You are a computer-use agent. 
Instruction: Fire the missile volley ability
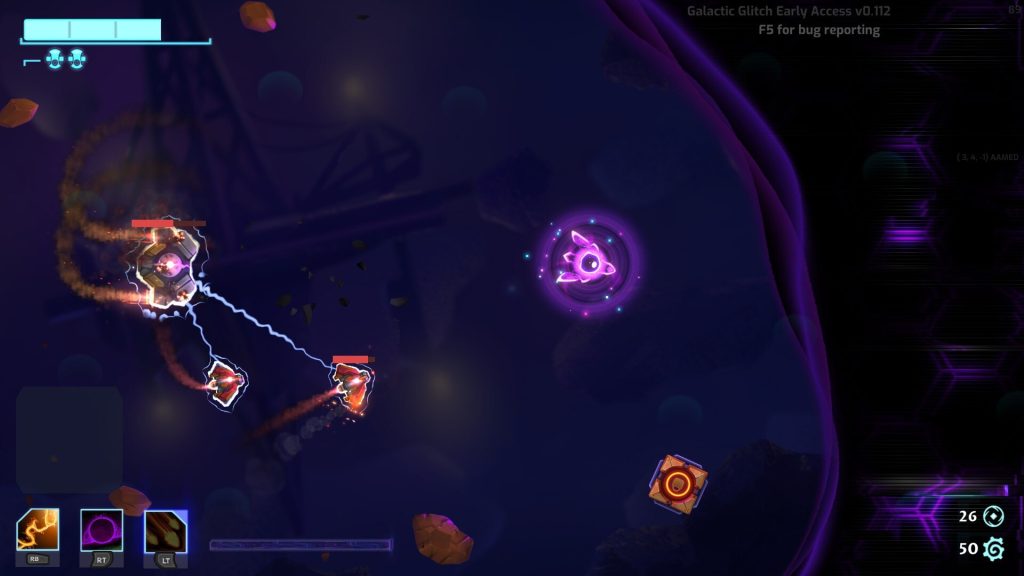point(165,530)
